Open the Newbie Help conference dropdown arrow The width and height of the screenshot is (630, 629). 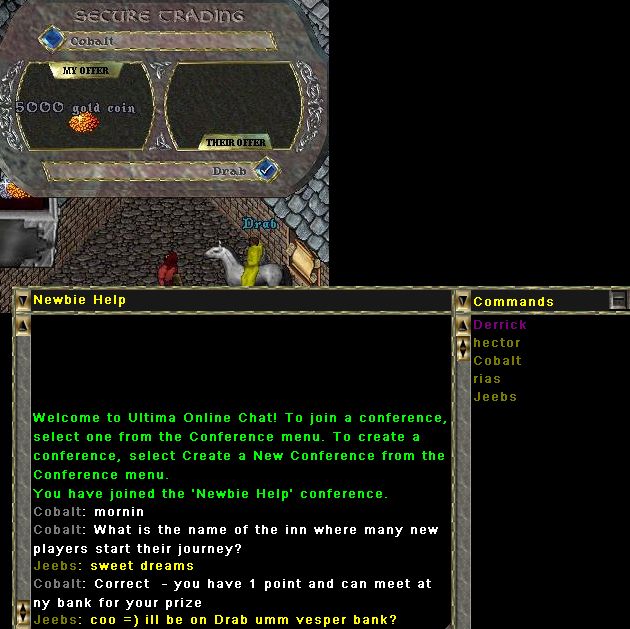[x=22, y=300]
